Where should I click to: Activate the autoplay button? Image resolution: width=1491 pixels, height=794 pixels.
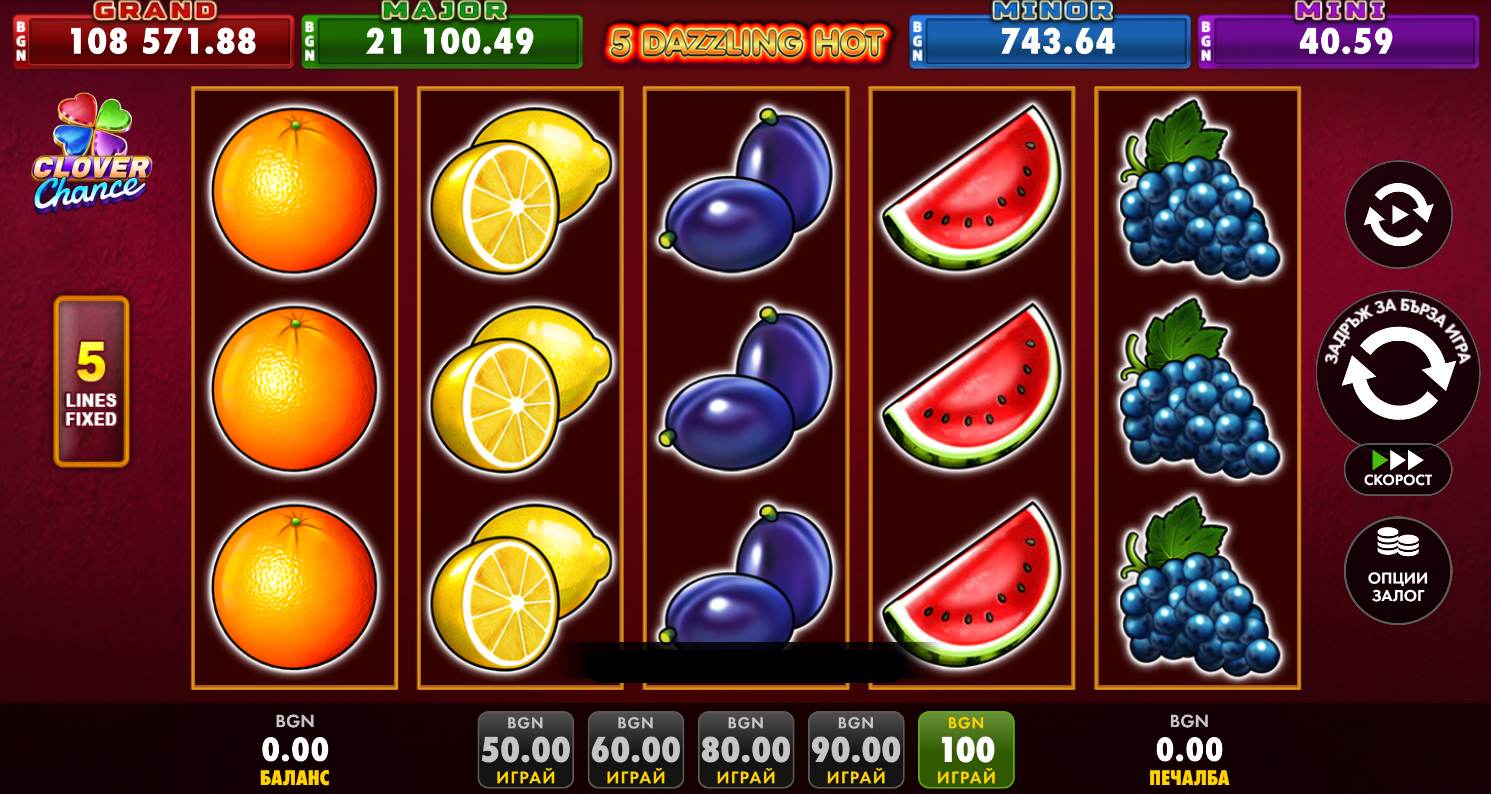pos(1397,214)
